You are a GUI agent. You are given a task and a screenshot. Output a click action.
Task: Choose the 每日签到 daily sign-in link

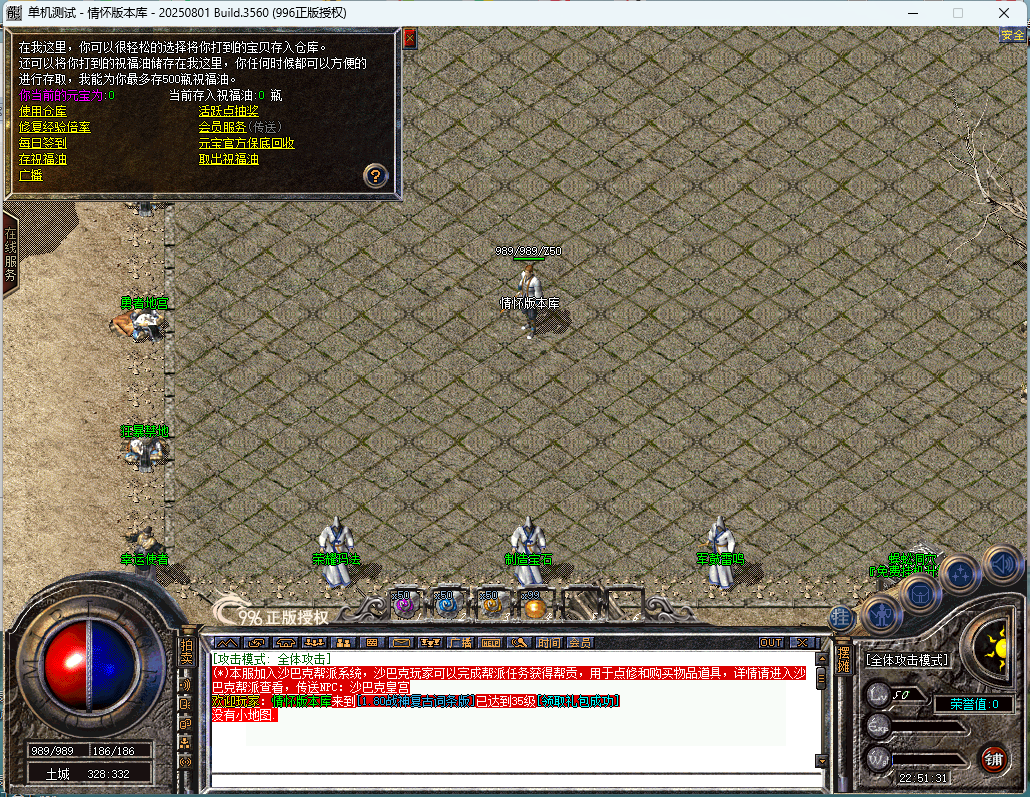click(x=42, y=143)
